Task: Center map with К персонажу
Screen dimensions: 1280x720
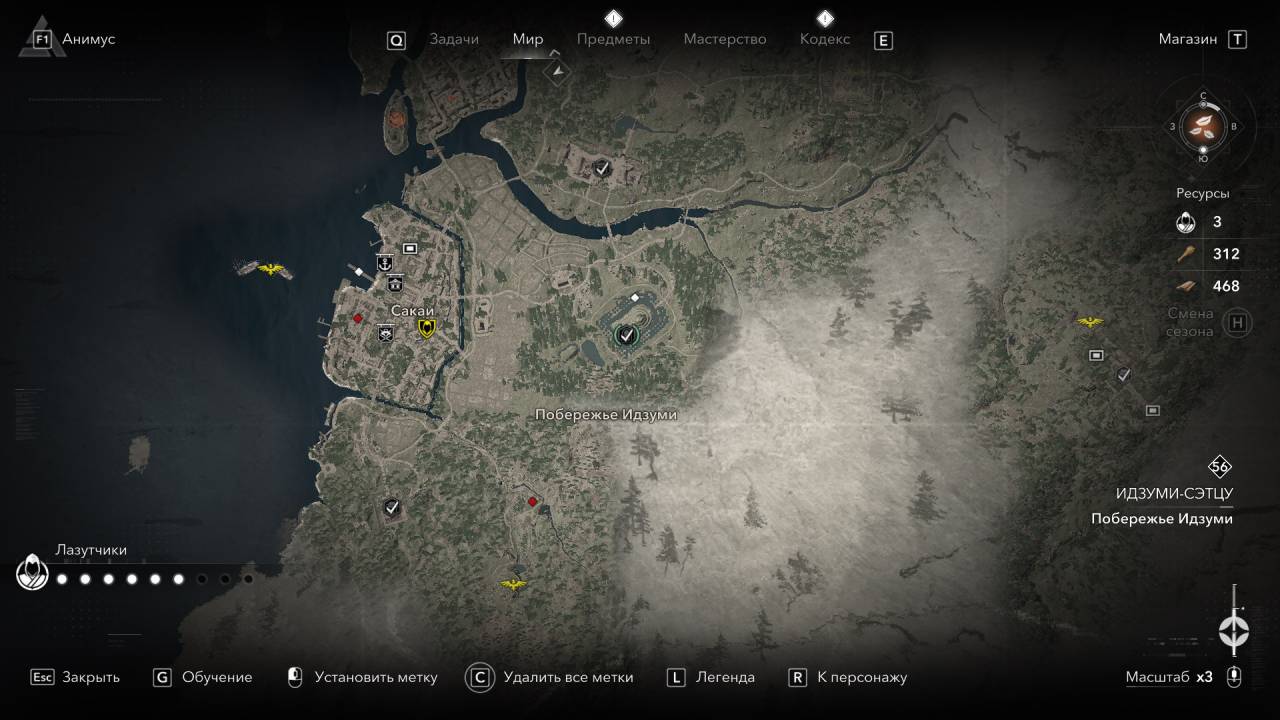Action: [862, 677]
